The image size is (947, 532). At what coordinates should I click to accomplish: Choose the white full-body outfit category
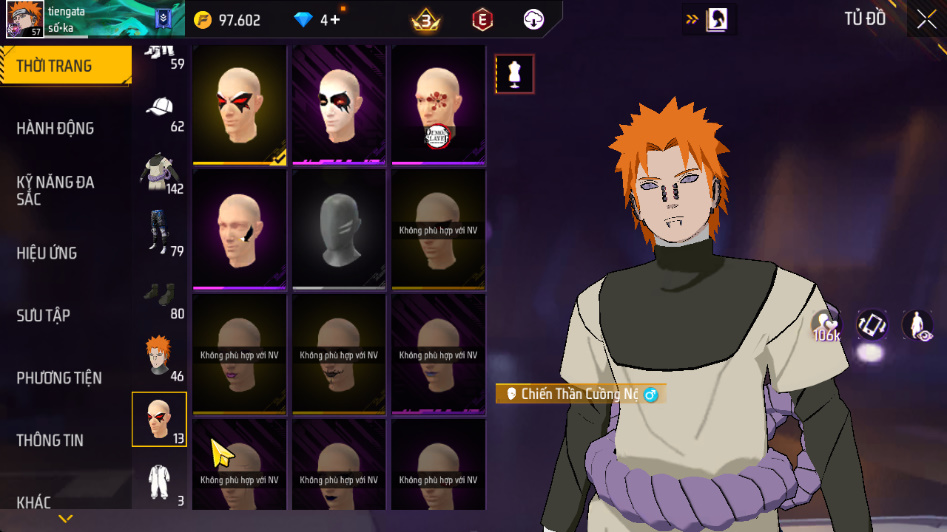click(x=158, y=482)
